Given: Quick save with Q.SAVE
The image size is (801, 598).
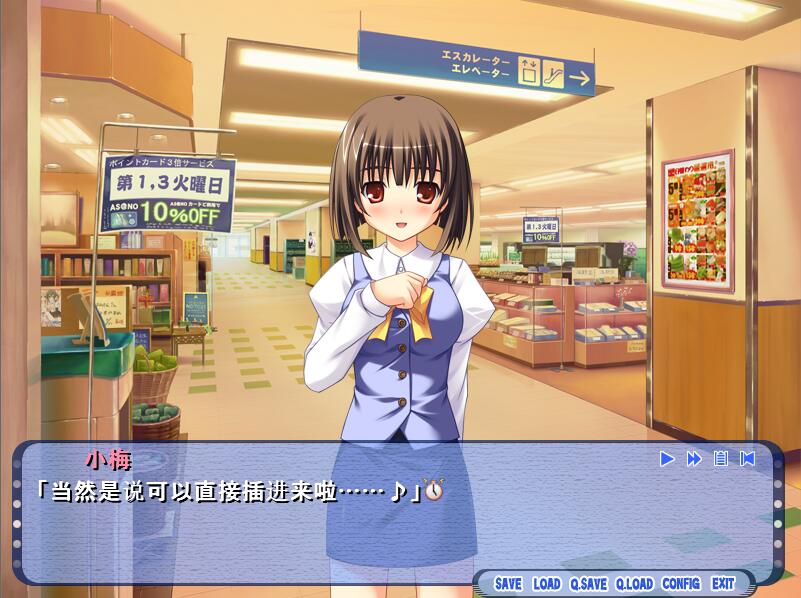Looking at the screenshot, I should click(589, 584).
